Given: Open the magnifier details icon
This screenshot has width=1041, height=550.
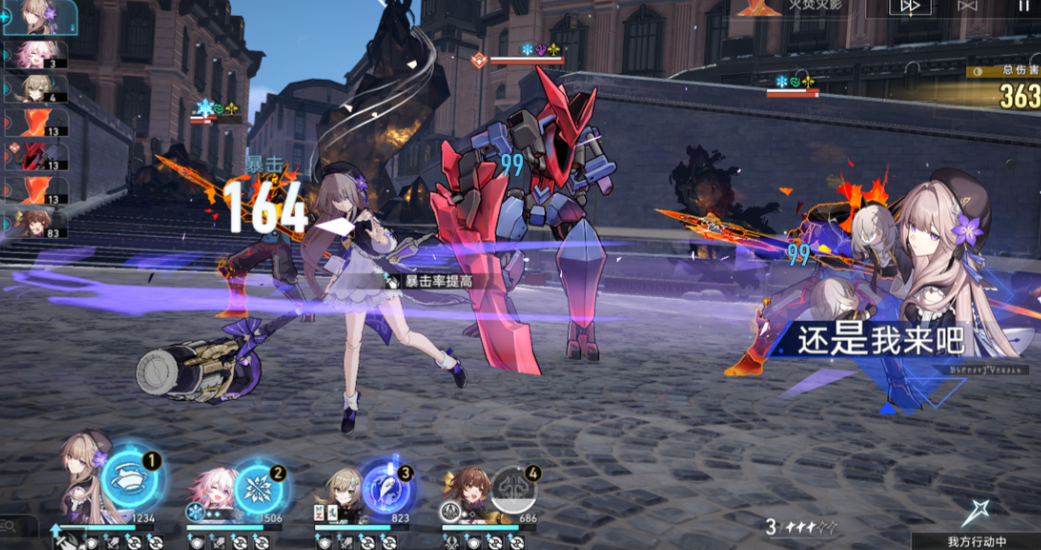Looking at the screenshot, I should (7, 522).
